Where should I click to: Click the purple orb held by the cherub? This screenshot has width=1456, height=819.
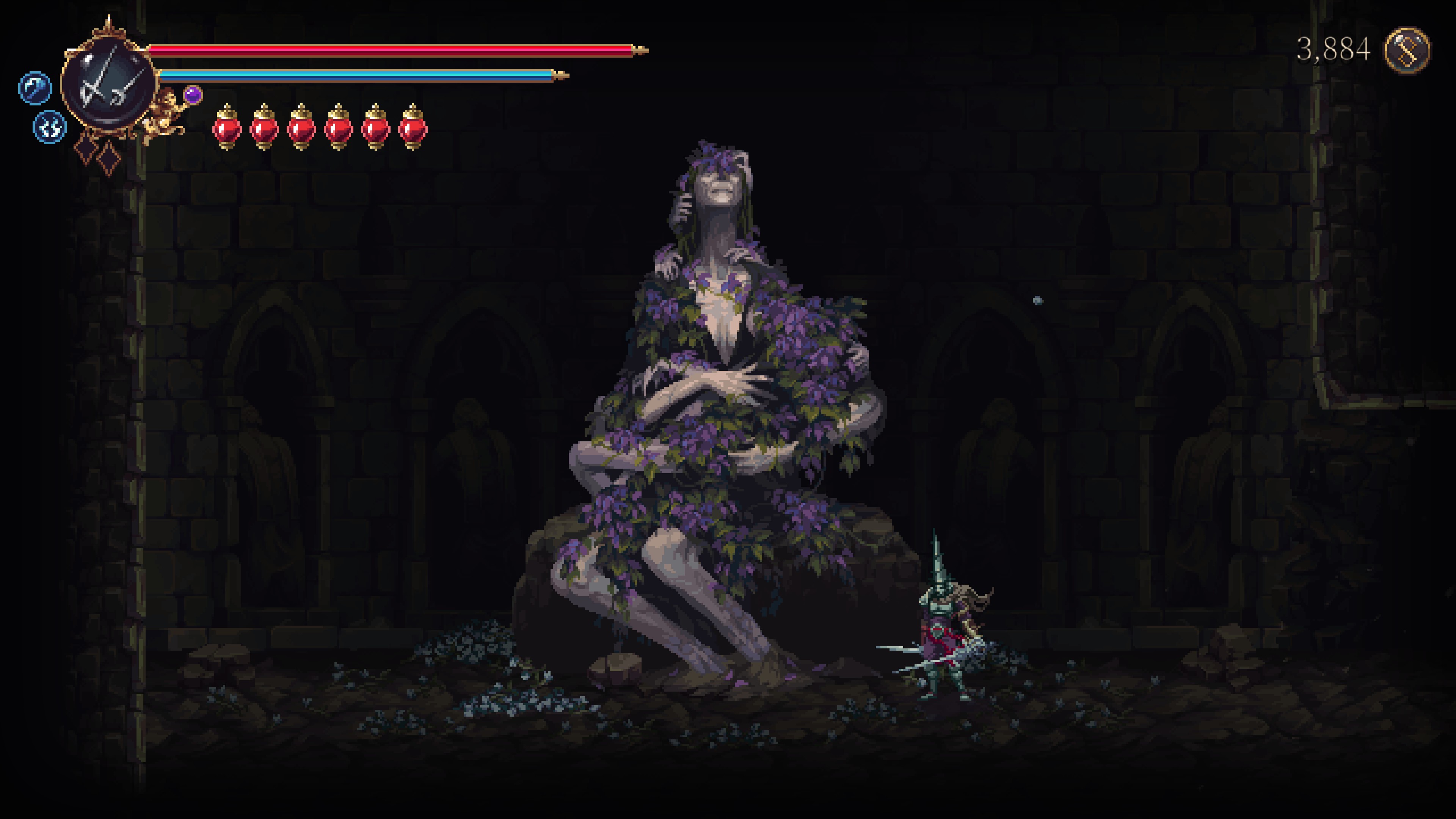point(193,94)
